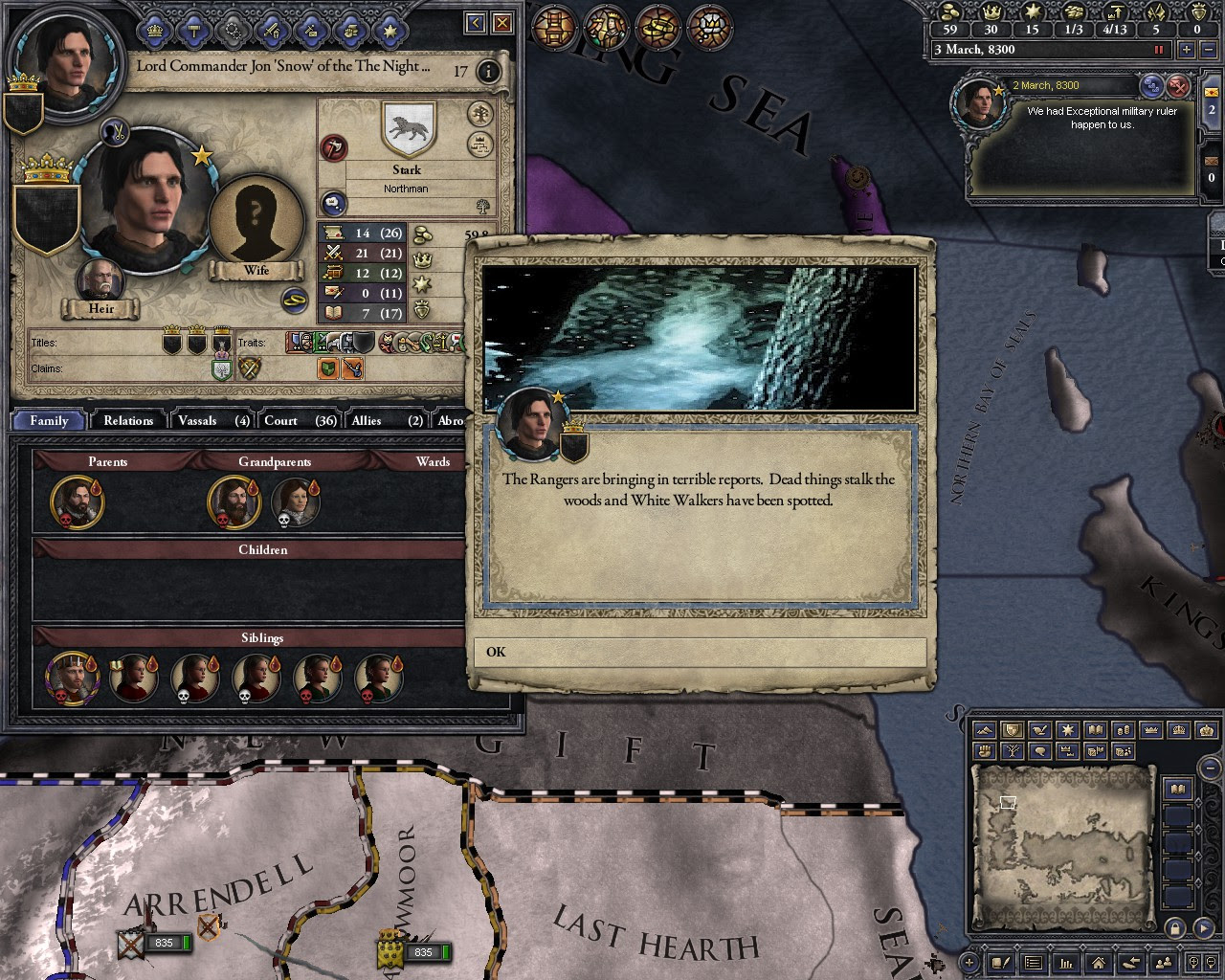The width and height of the screenshot is (1225, 980).
Task: Select the terrain map mode icon
Action: click(x=984, y=730)
